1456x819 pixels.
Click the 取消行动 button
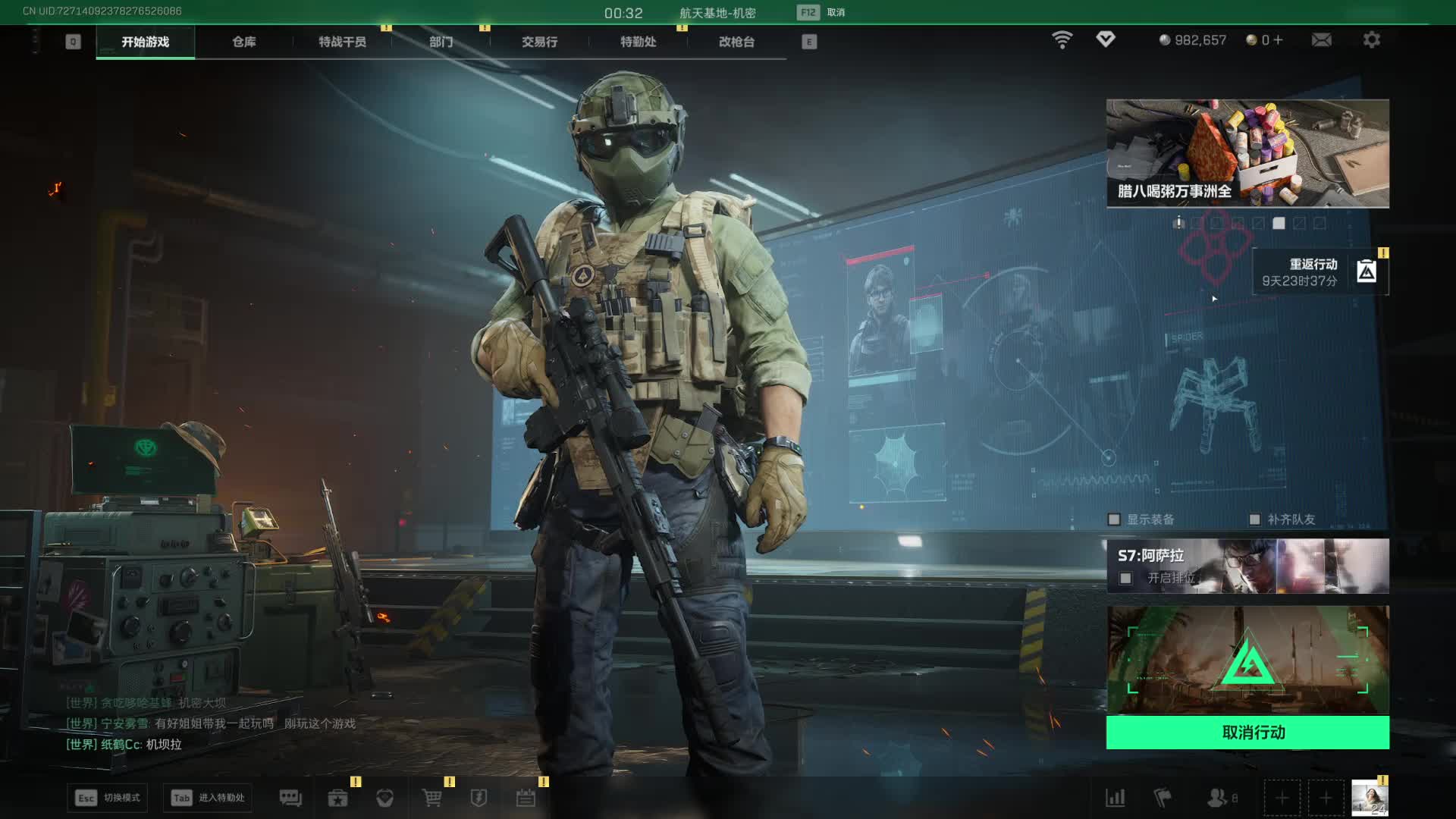[1247, 733]
